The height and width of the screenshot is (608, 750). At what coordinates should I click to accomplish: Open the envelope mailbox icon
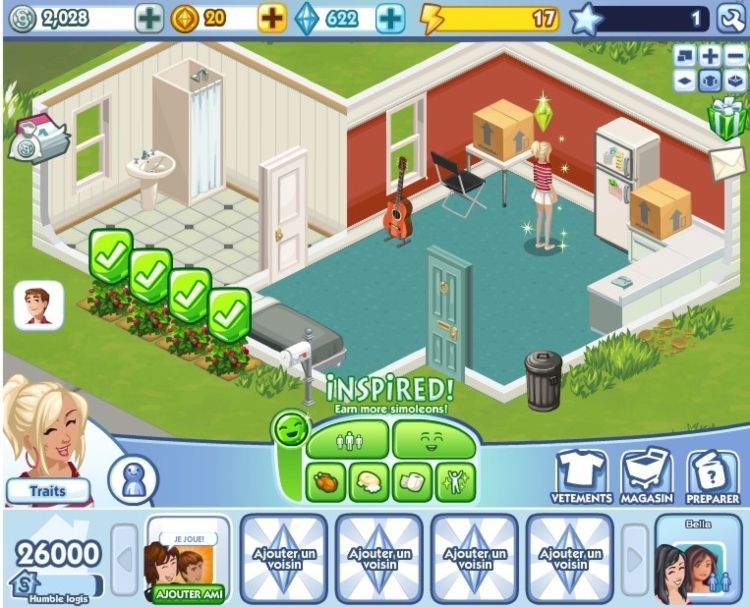(729, 162)
